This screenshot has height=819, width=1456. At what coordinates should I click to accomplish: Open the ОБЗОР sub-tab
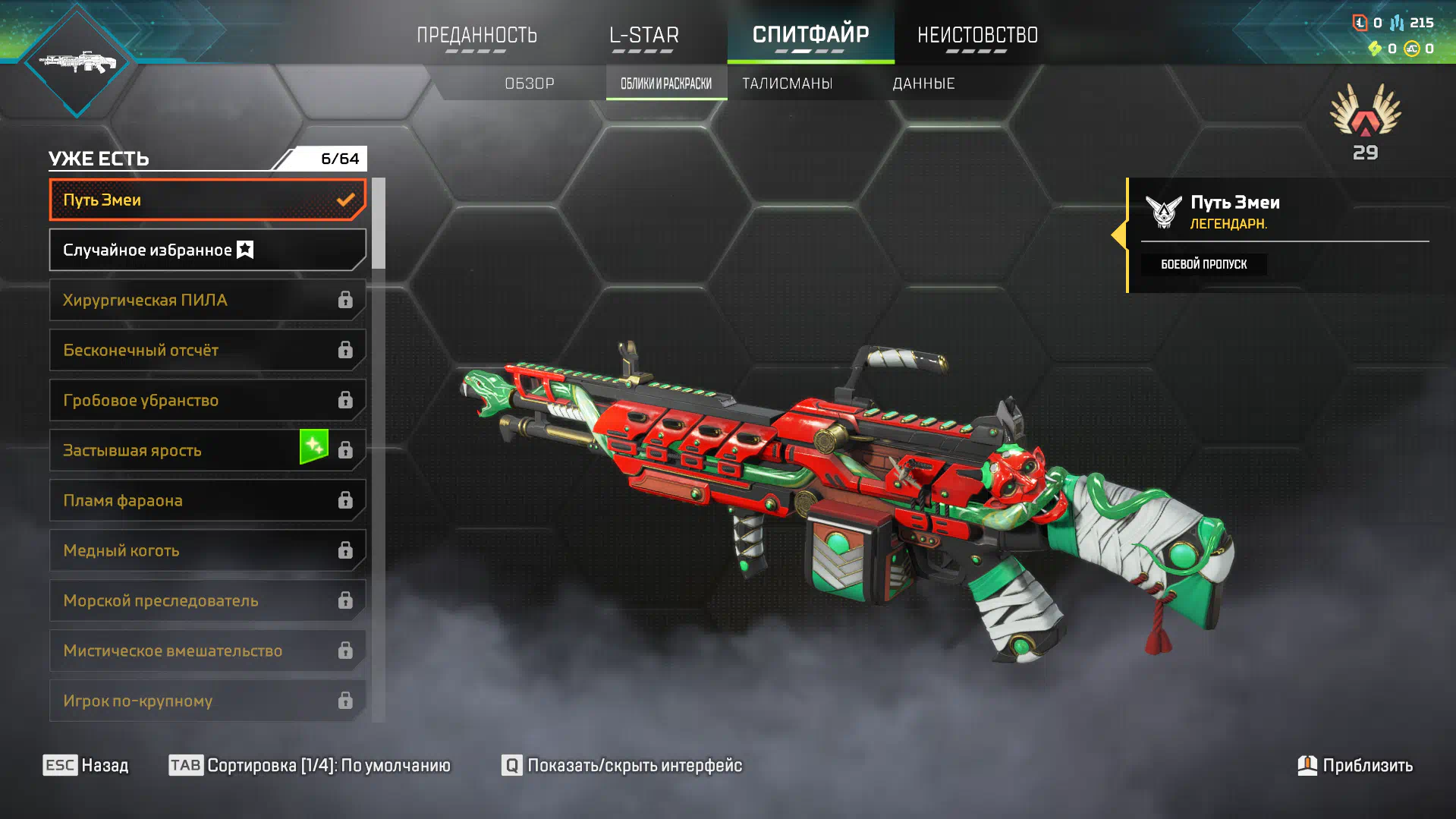coord(530,83)
